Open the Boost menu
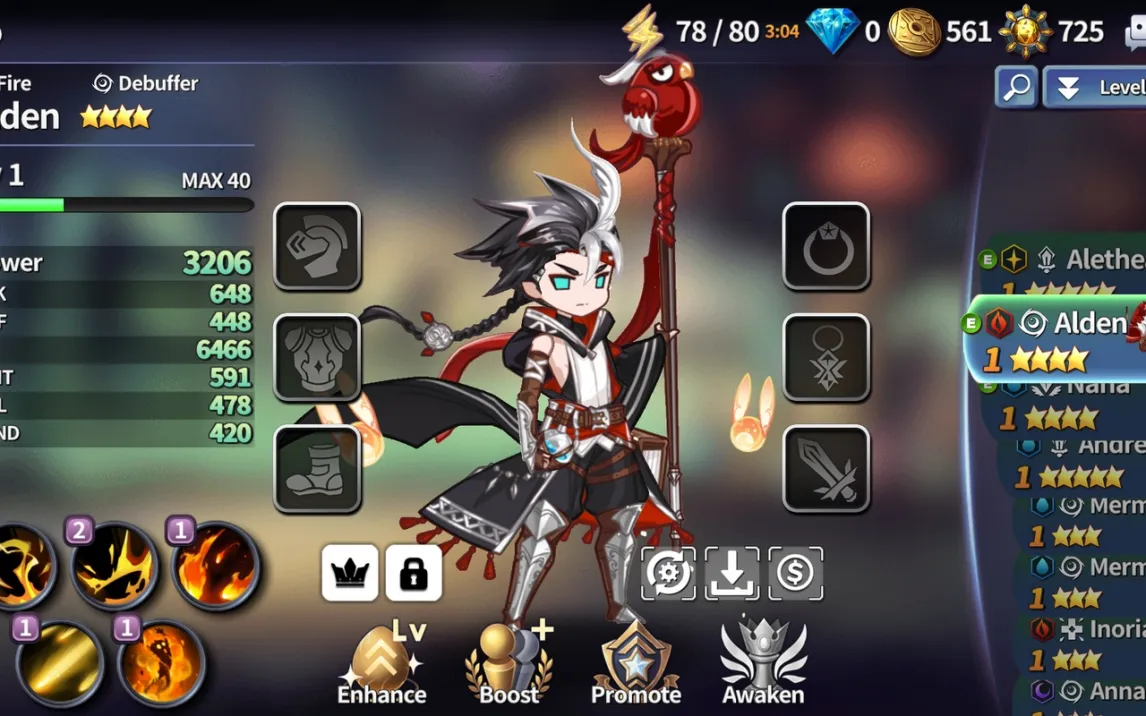The image size is (1146, 716). [x=509, y=663]
